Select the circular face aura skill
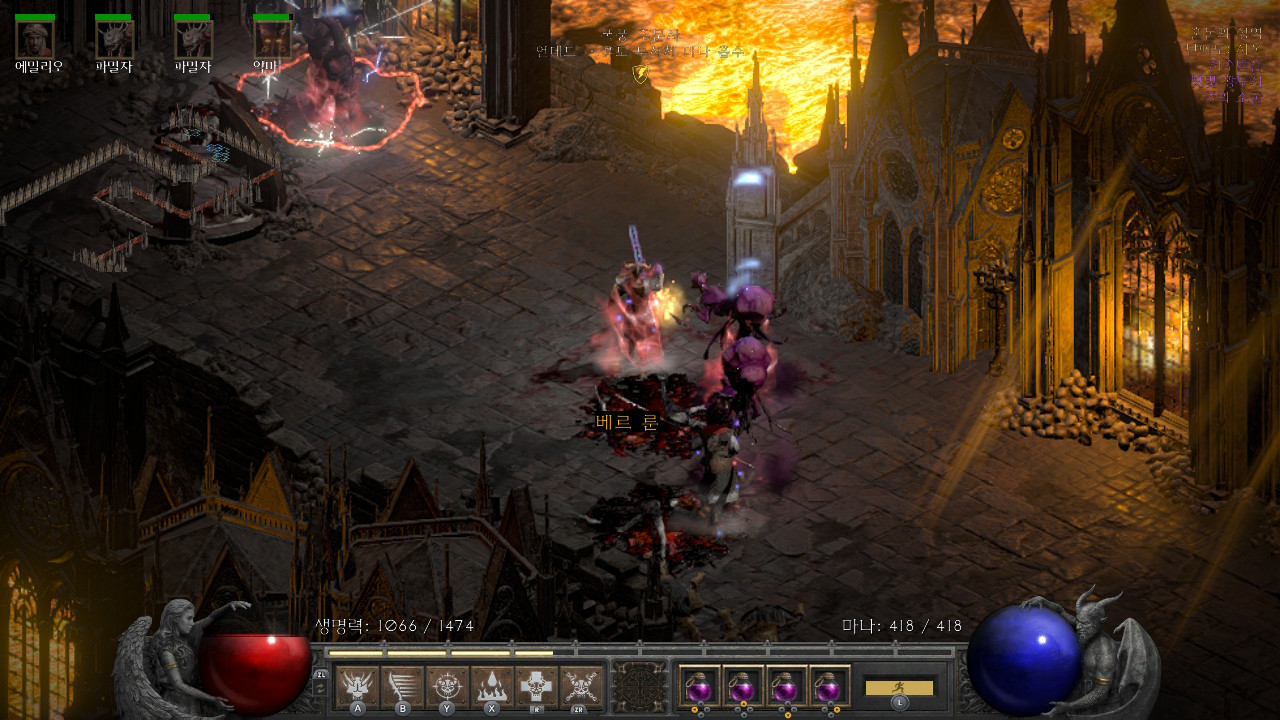 coord(447,686)
